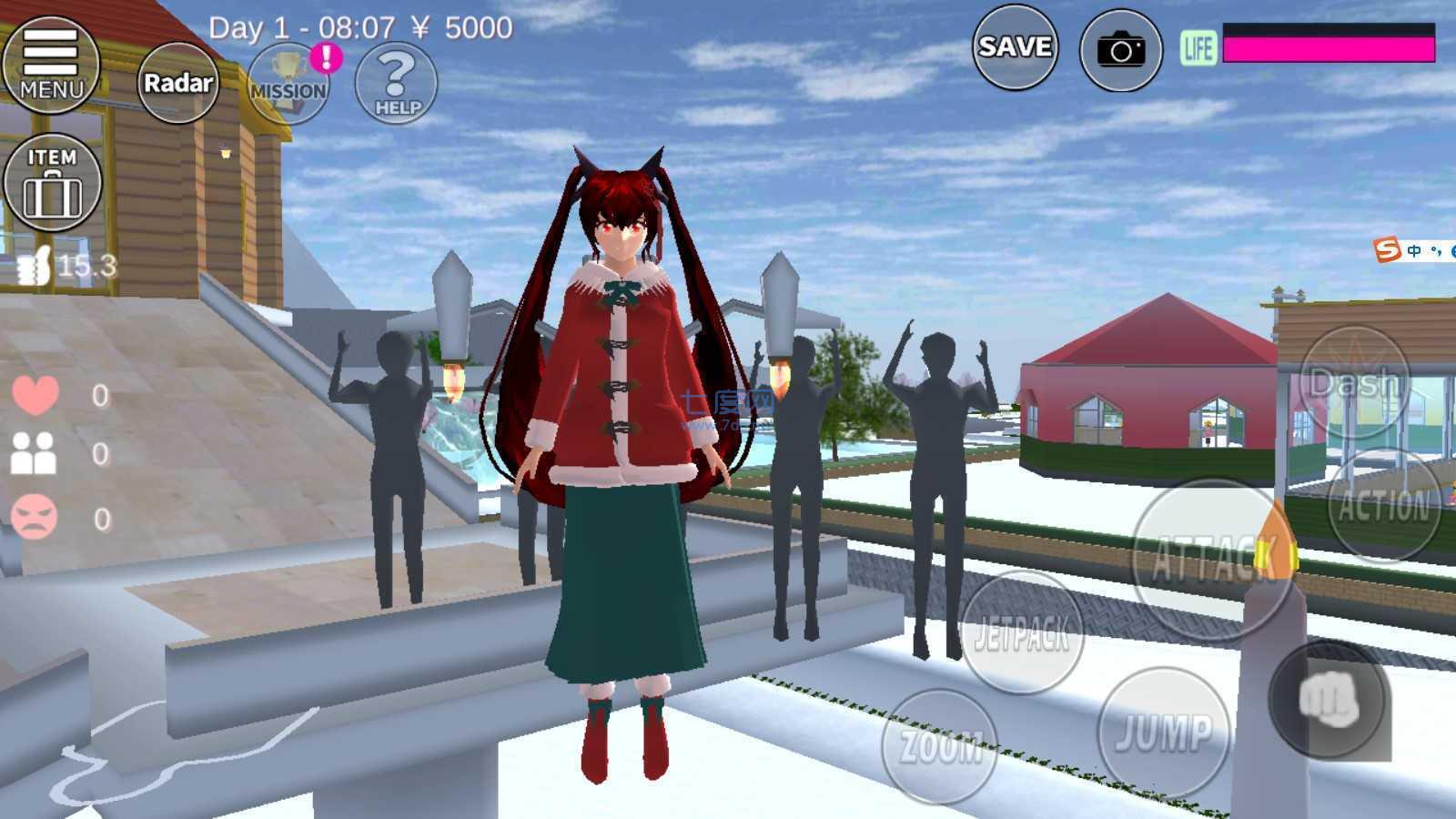Viewport: 1456px width, 819px height.
Task: Tap SAVE to save the game
Action: pyautogui.click(x=1015, y=47)
